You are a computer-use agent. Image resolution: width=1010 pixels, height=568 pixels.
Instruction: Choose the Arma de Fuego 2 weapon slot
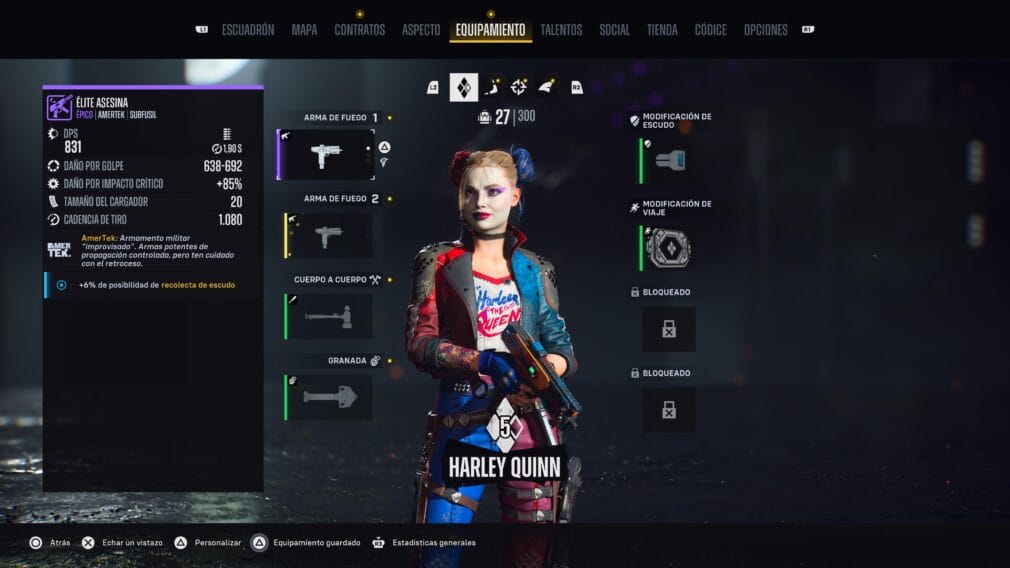coord(330,235)
